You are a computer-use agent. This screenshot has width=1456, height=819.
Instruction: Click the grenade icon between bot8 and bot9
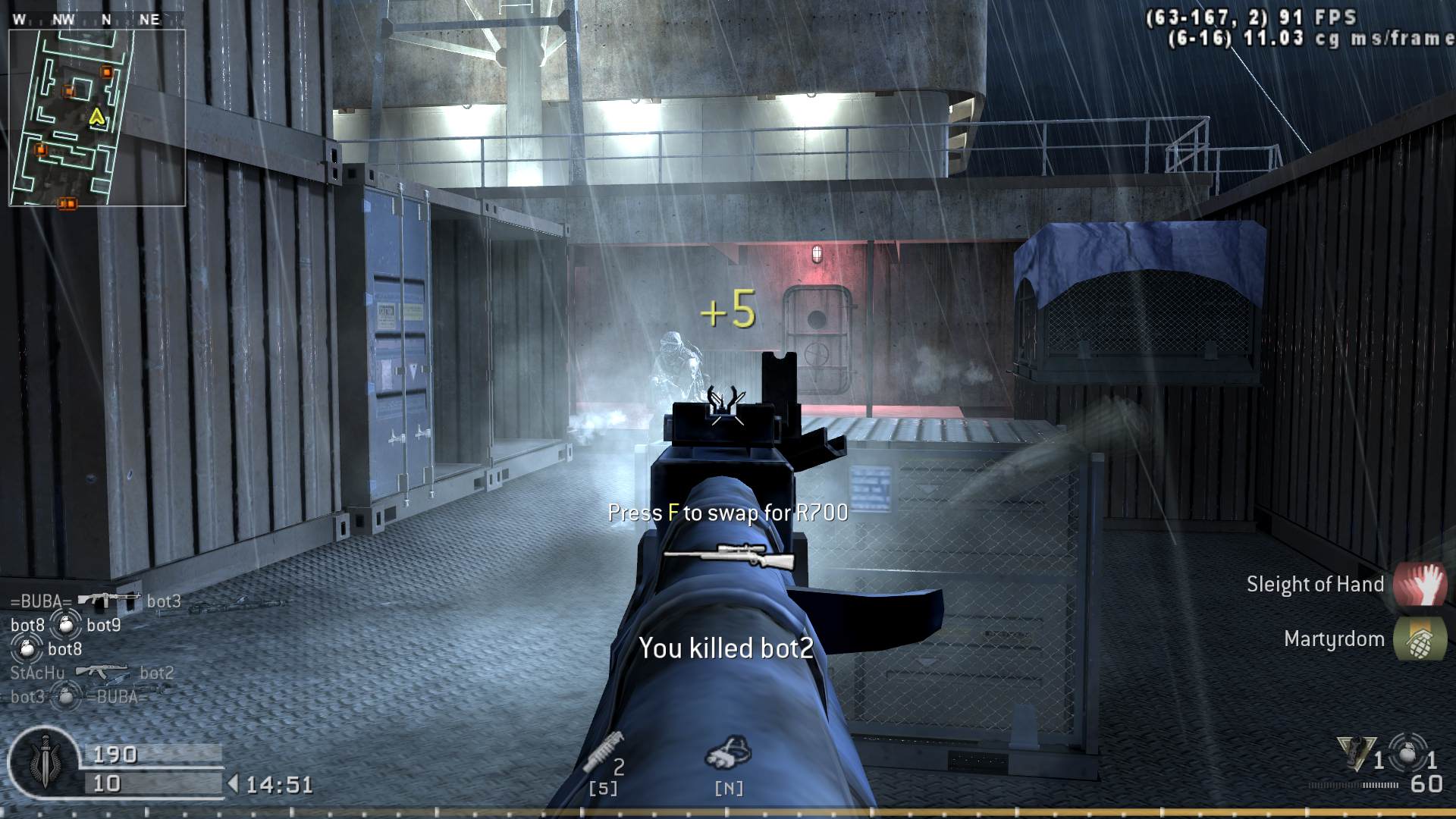click(67, 625)
